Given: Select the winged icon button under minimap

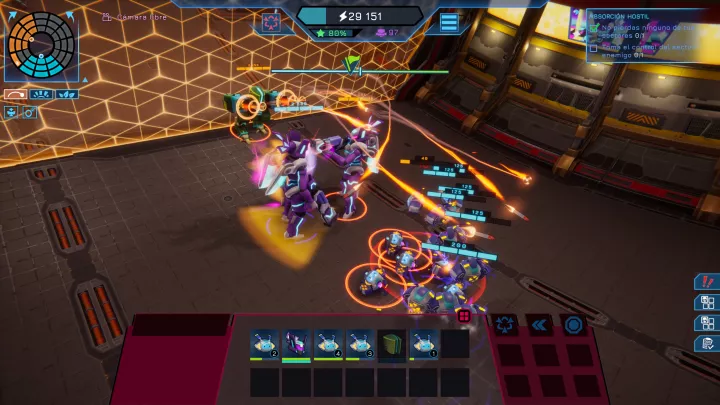Looking at the screenshot, I should click(68, 95).
